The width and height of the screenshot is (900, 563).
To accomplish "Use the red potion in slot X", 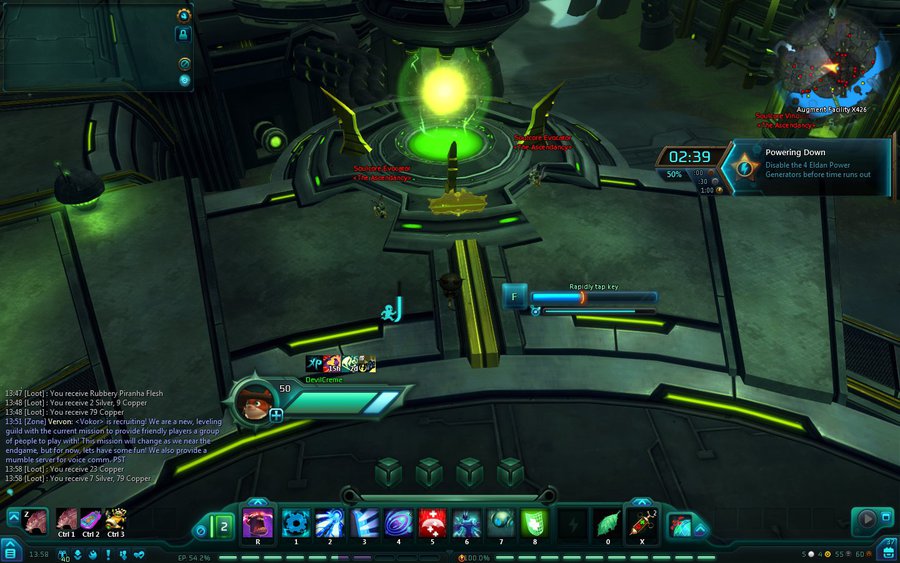I will click(641, 523).
